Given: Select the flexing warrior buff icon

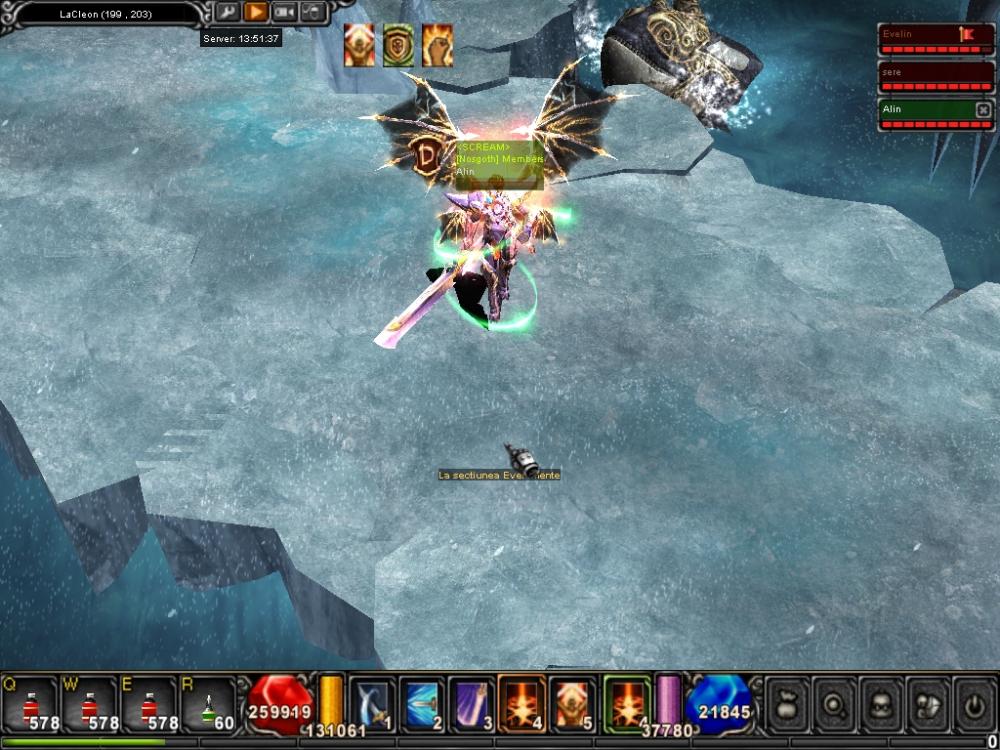Looking at the screenshot, I should (x=359, y=45).
